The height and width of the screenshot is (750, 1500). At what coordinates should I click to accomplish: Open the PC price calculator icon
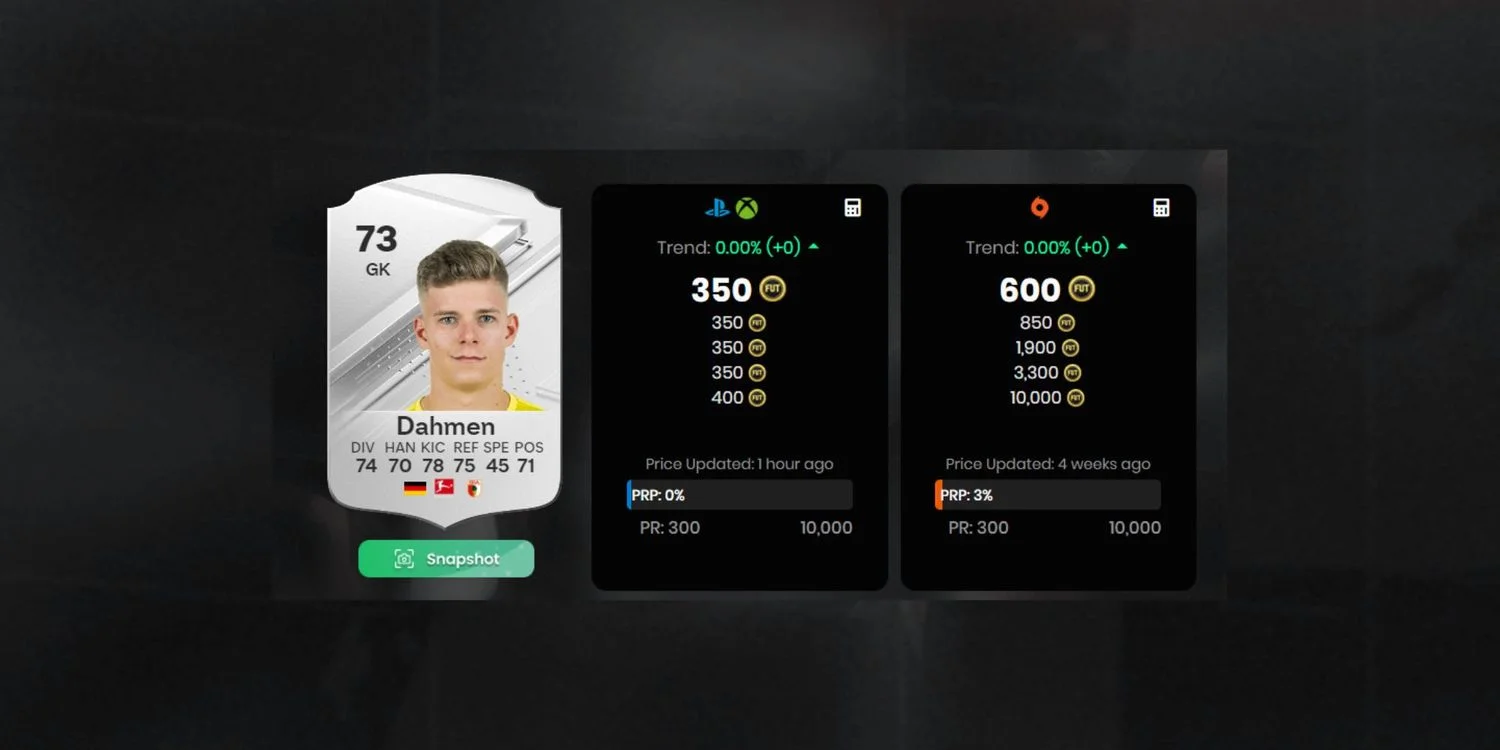coord(1161,208)
